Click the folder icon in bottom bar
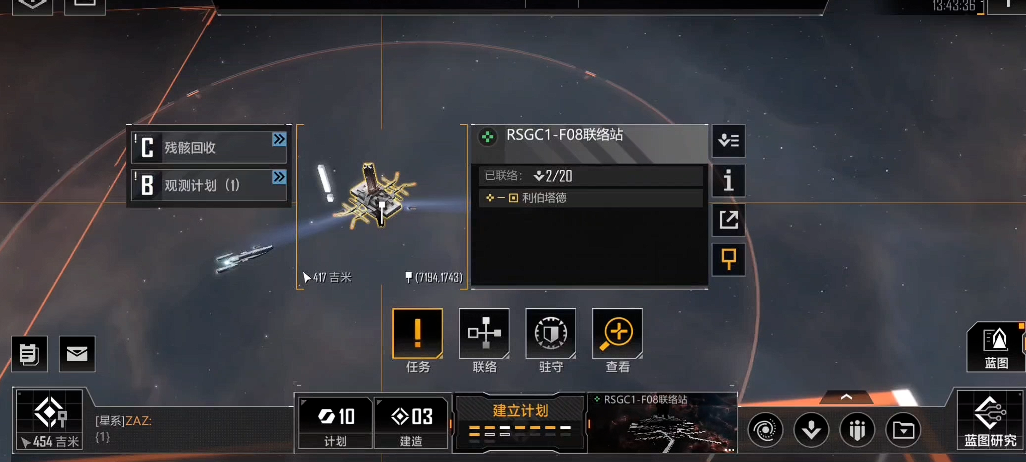Viewport: 1026px width, 462px height. coord(904,430)
